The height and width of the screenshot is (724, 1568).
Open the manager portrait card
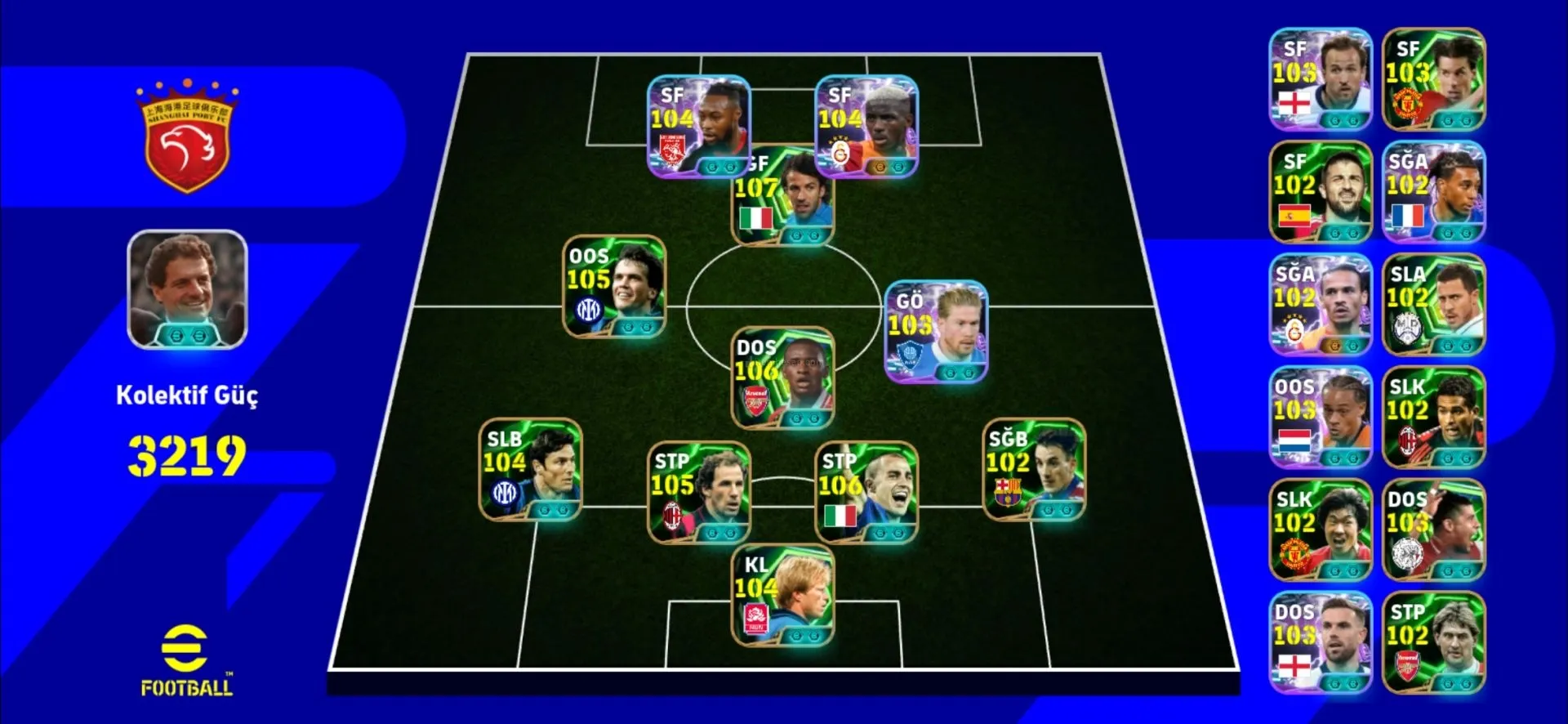[x=187, y=290]
